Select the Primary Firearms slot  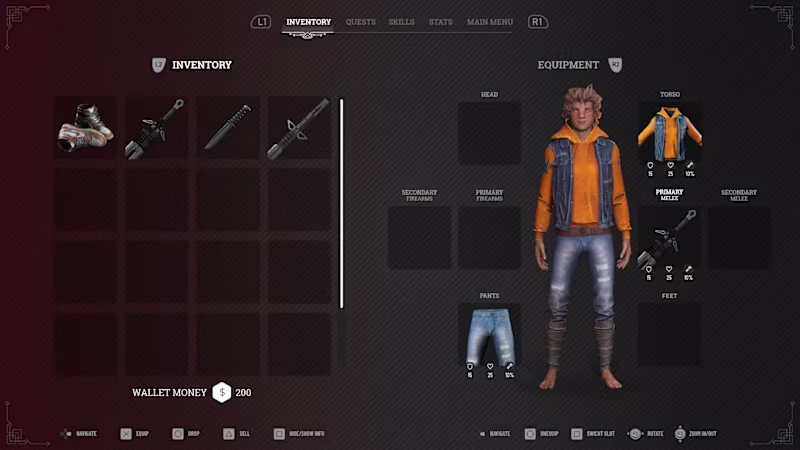click(x=490, y=238)
